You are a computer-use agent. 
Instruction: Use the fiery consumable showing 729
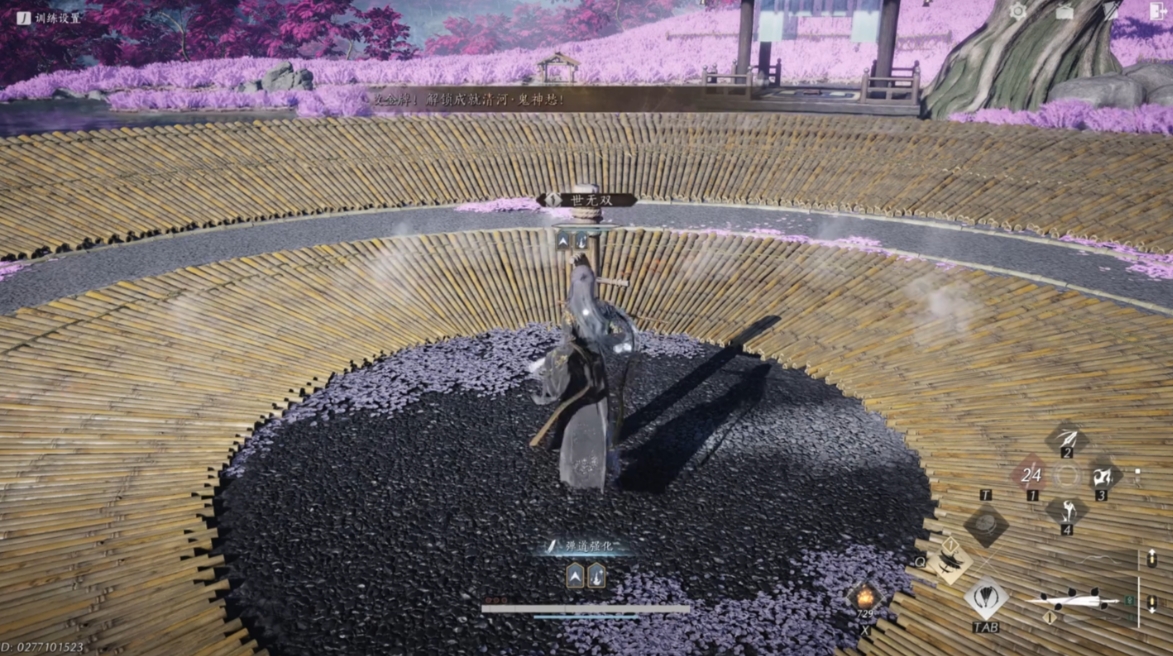coord(864,598)
